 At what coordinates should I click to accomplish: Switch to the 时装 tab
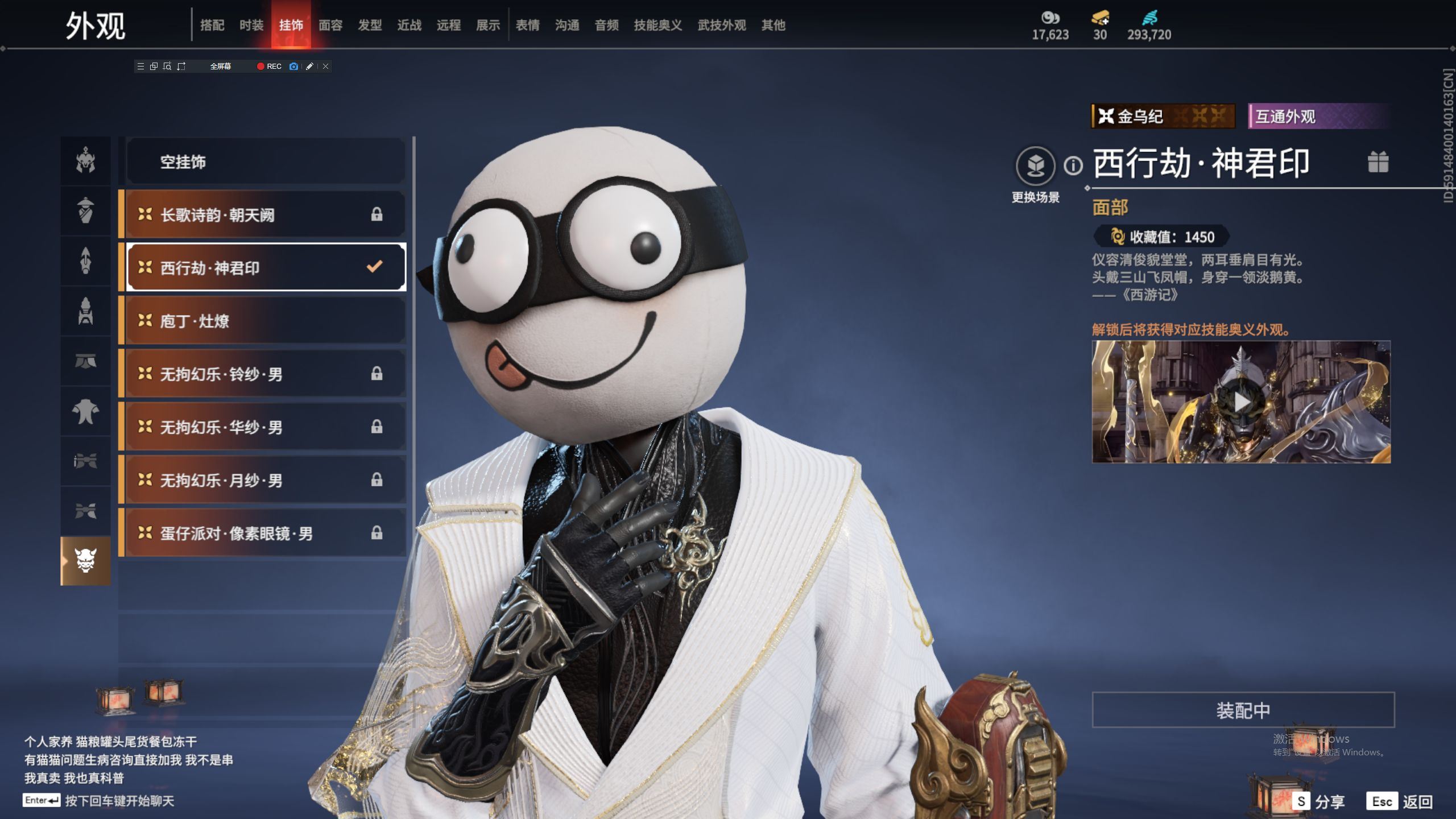click(251, 25)
